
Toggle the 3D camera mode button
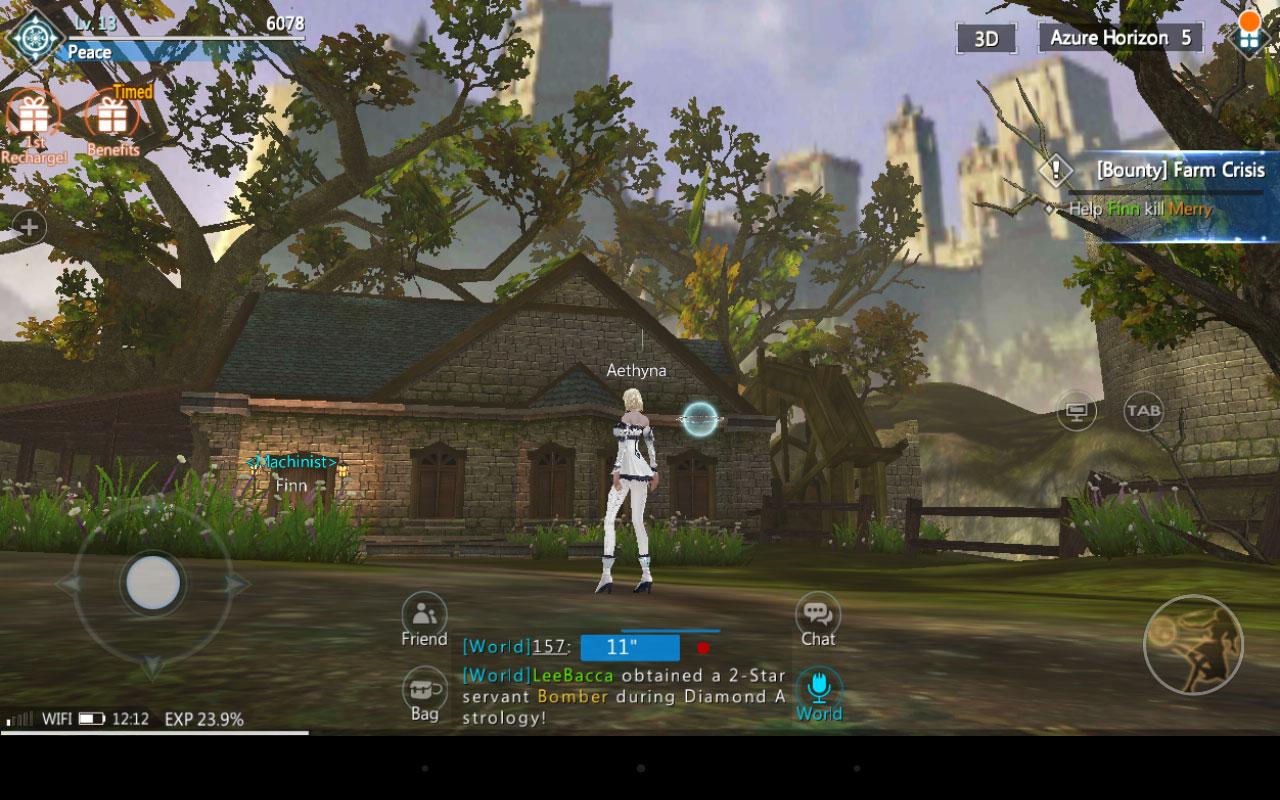pyautogui.click(x=986, y=39)
